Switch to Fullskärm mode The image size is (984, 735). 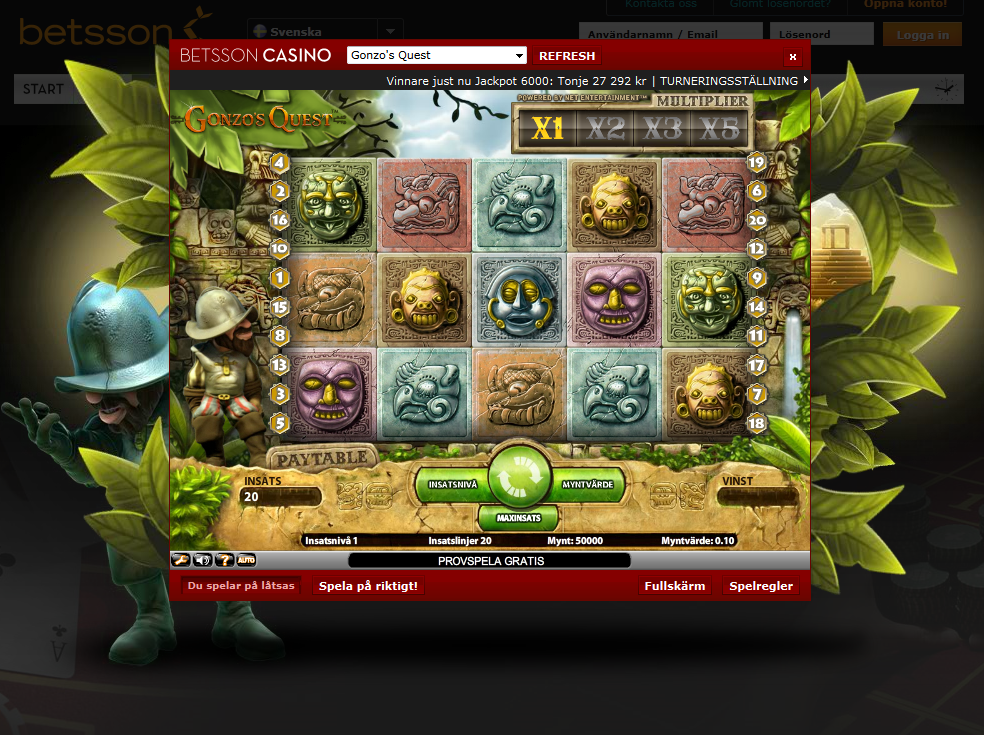[x=674, y=586]
